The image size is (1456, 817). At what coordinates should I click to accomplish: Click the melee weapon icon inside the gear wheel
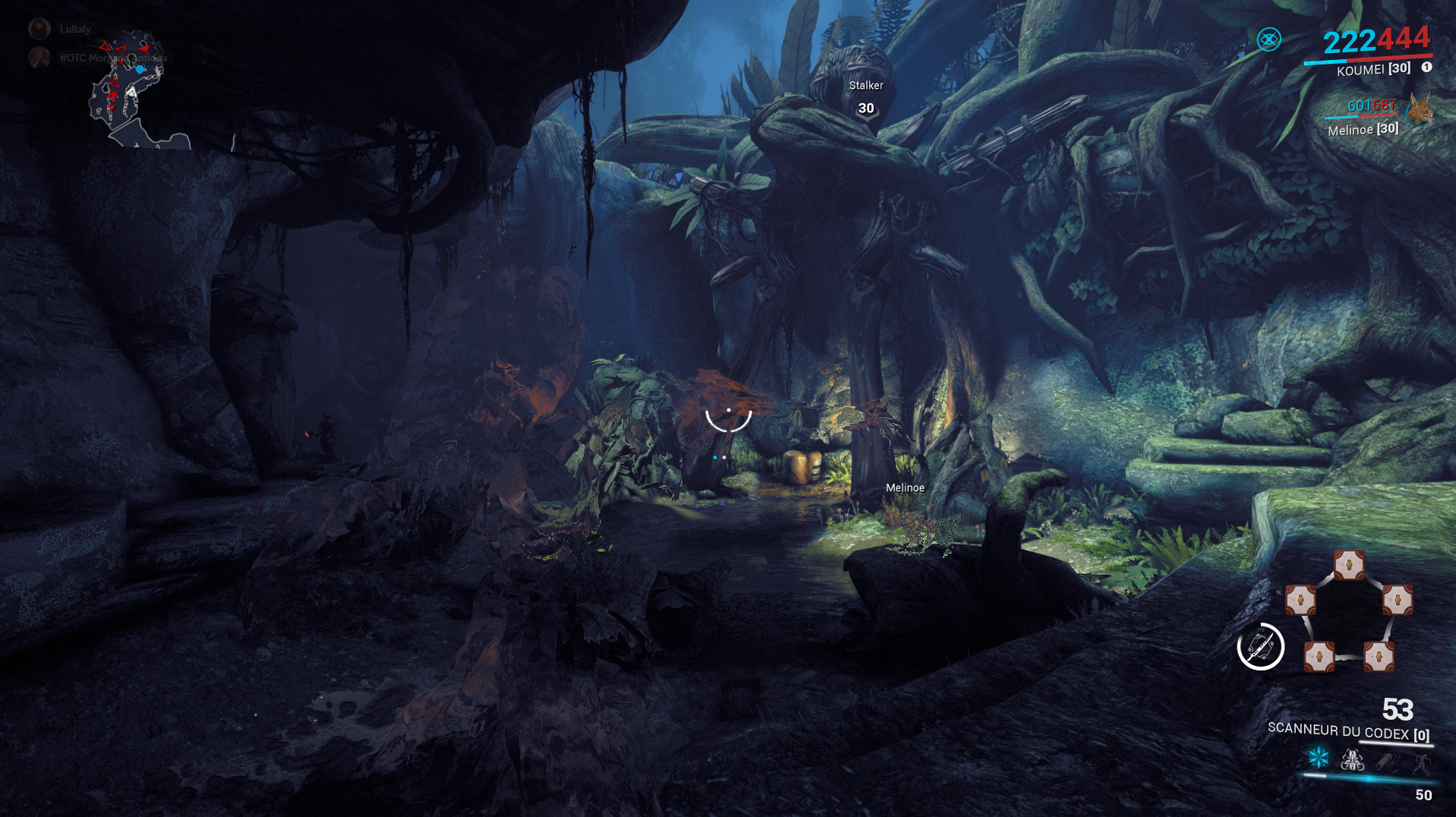1260,647
